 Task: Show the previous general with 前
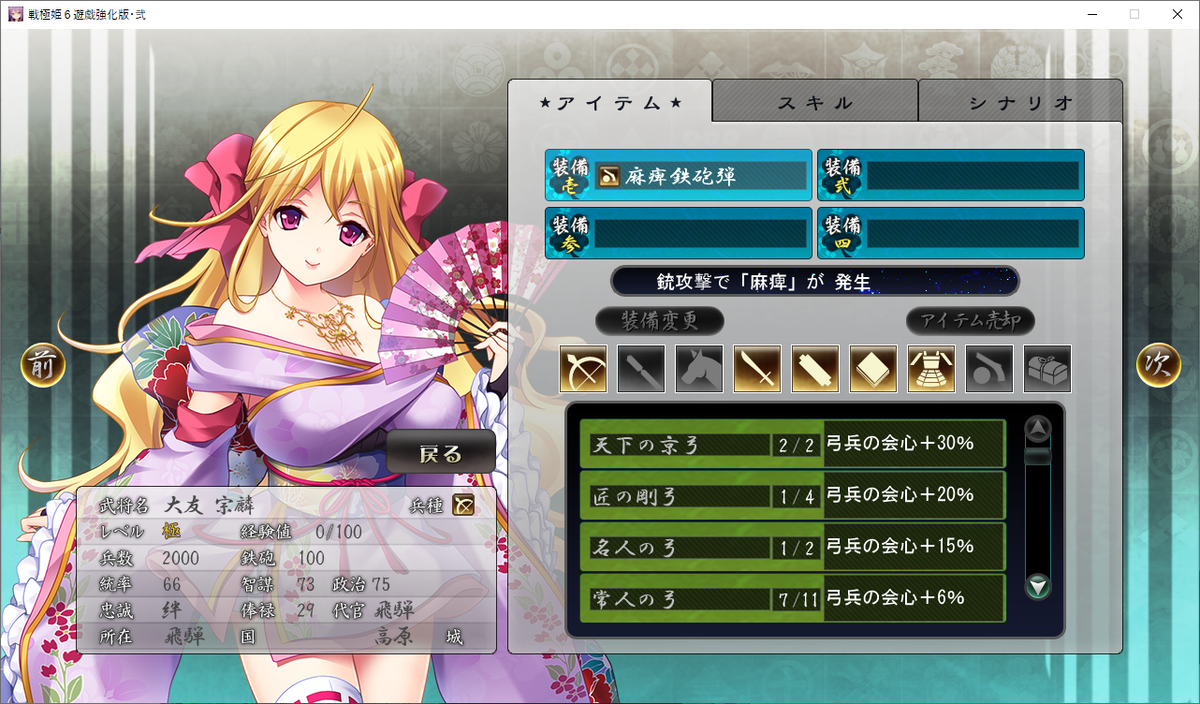click(43, 366)
